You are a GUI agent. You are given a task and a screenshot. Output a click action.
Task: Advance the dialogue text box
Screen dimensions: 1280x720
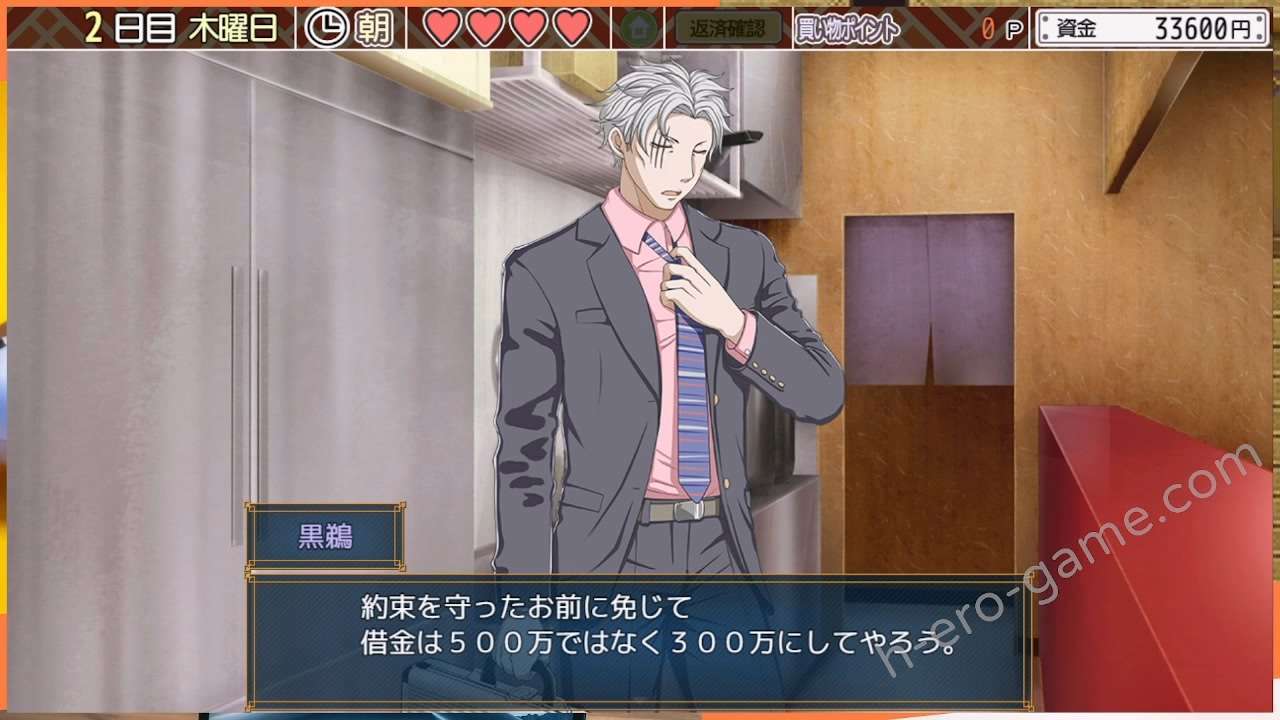pyautogui.click(x=640, y=640)
